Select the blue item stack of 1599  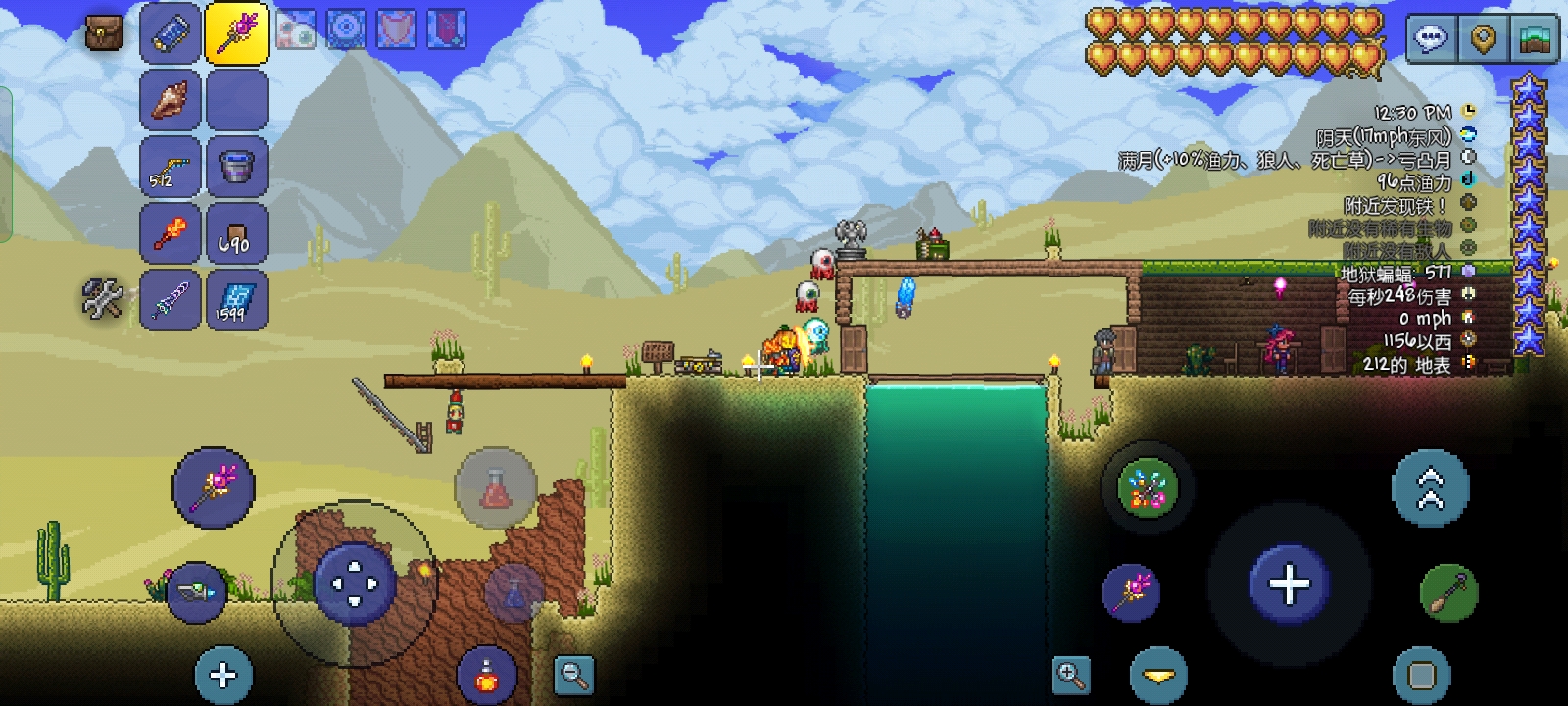[x=236, y=300]
